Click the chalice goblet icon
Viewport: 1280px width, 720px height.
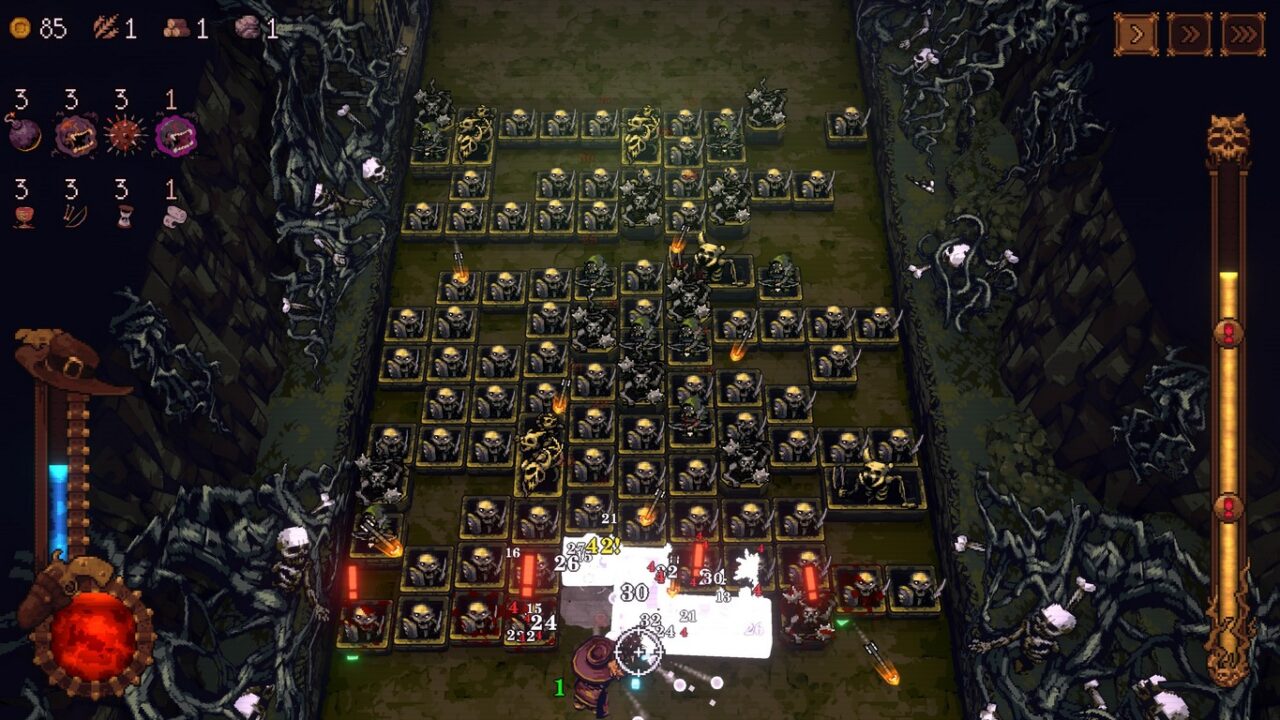click(x=23, y=216)
